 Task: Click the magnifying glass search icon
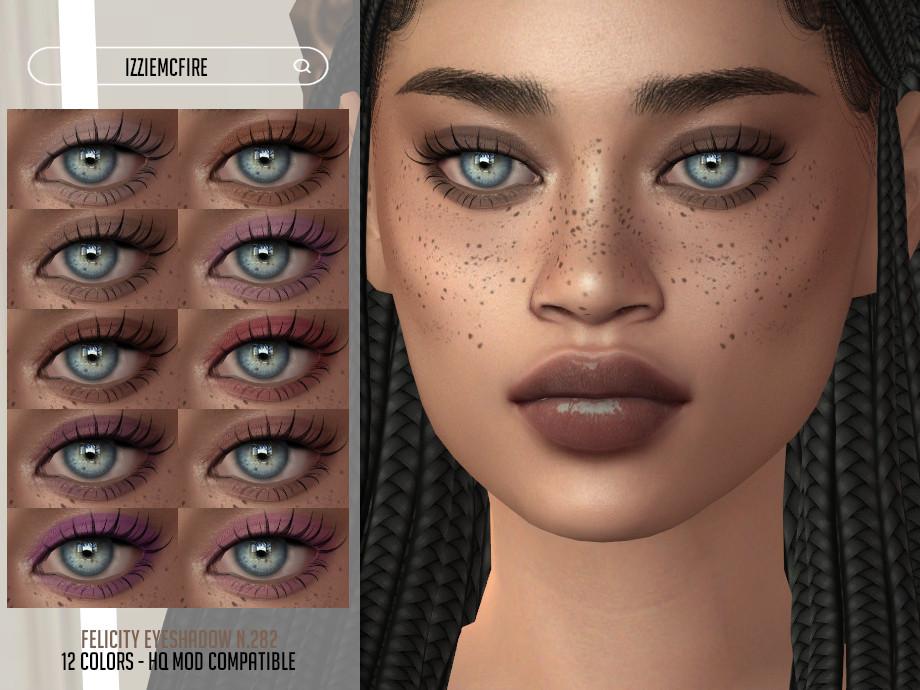pos(302,67)
